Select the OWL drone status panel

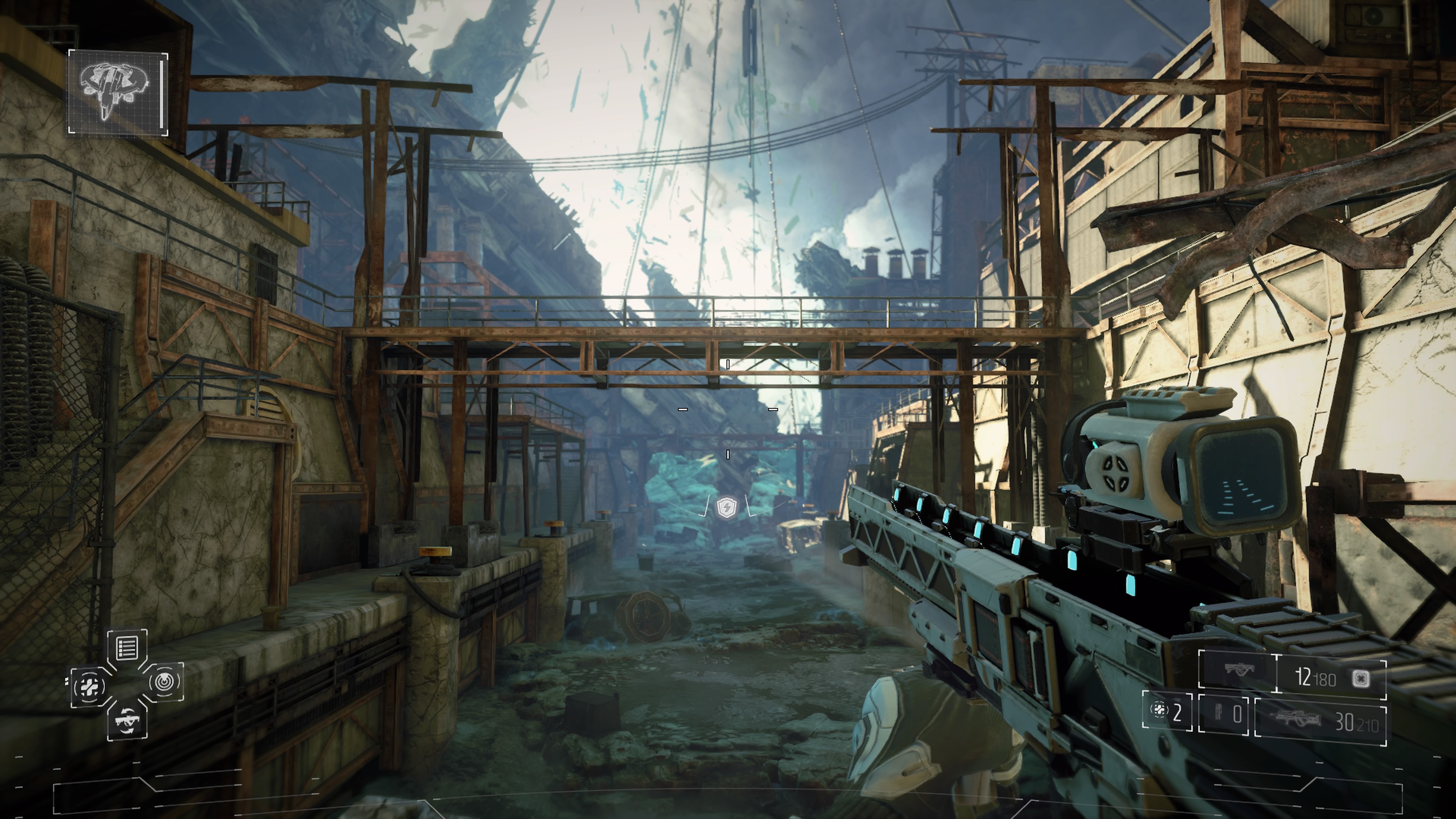tap(118, 92)
